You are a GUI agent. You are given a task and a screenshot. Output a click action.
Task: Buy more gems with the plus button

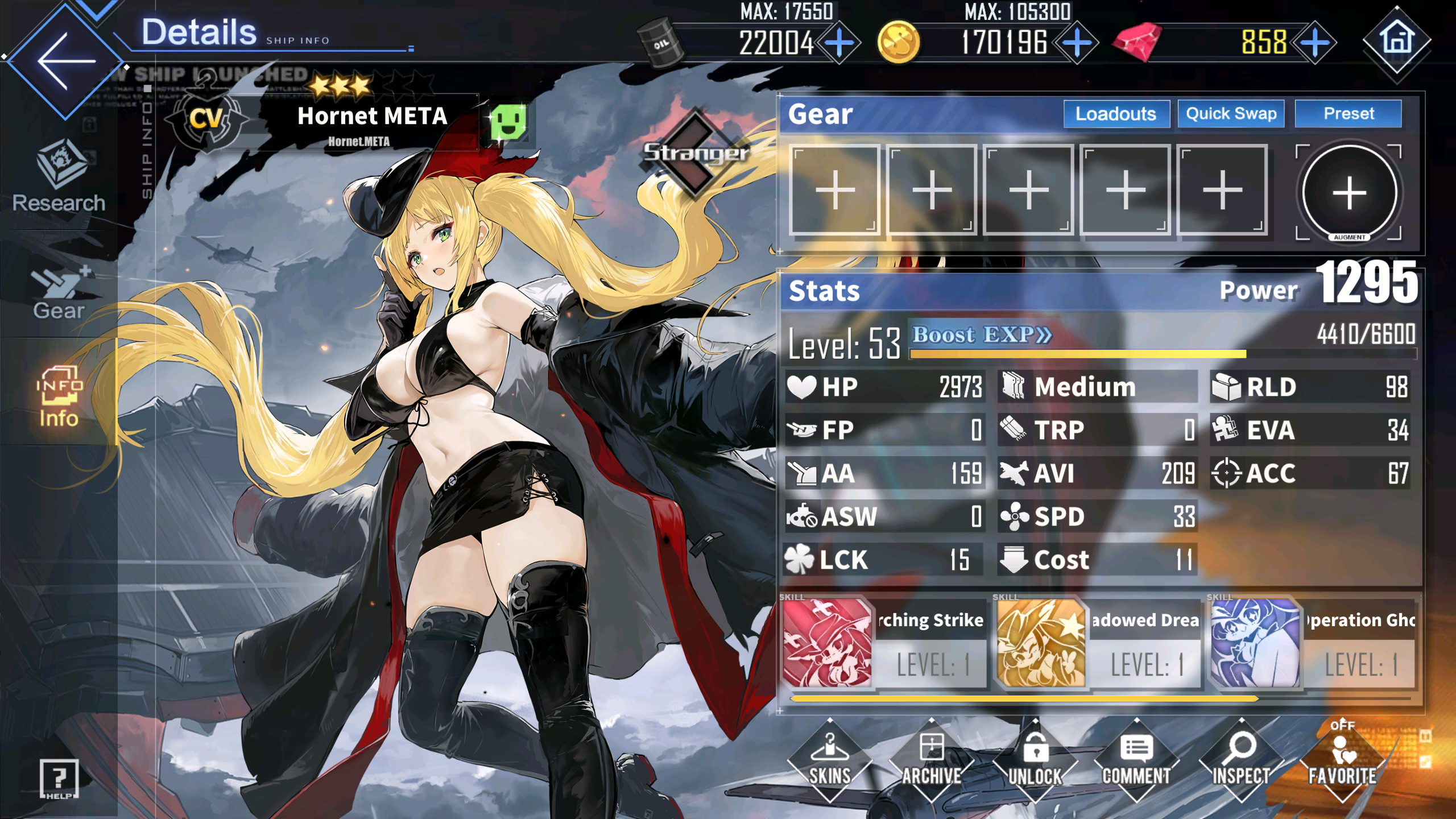(1314, 43)
